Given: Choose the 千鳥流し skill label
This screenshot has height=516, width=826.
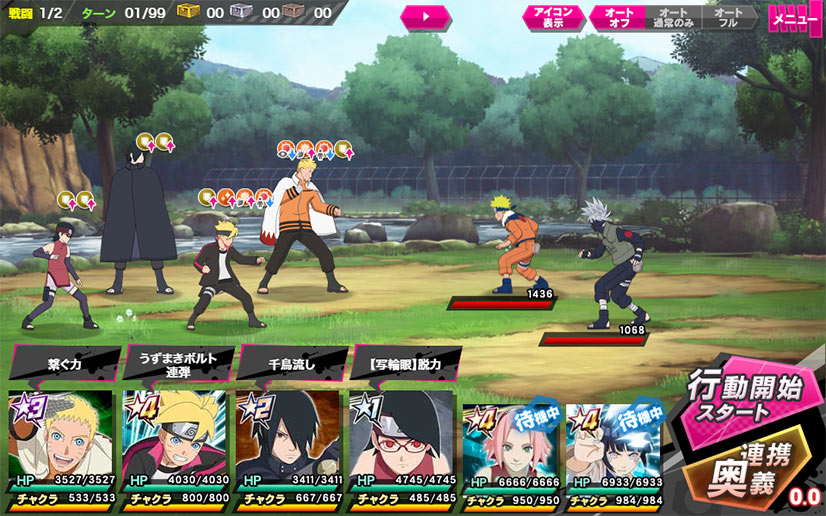Looking at the screenshot, I should (x=292, y=364).
